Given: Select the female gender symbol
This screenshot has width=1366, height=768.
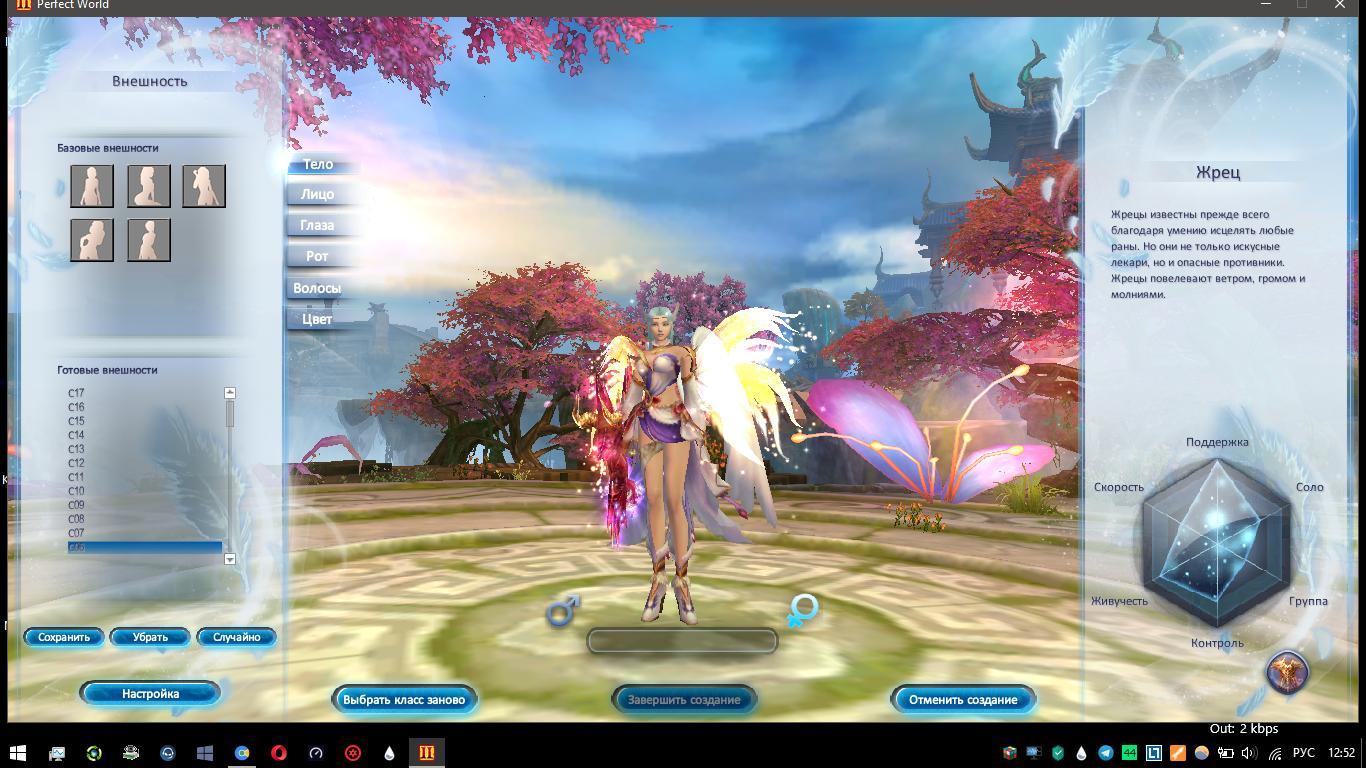Looking at the screenshot, I should (802, 609).
